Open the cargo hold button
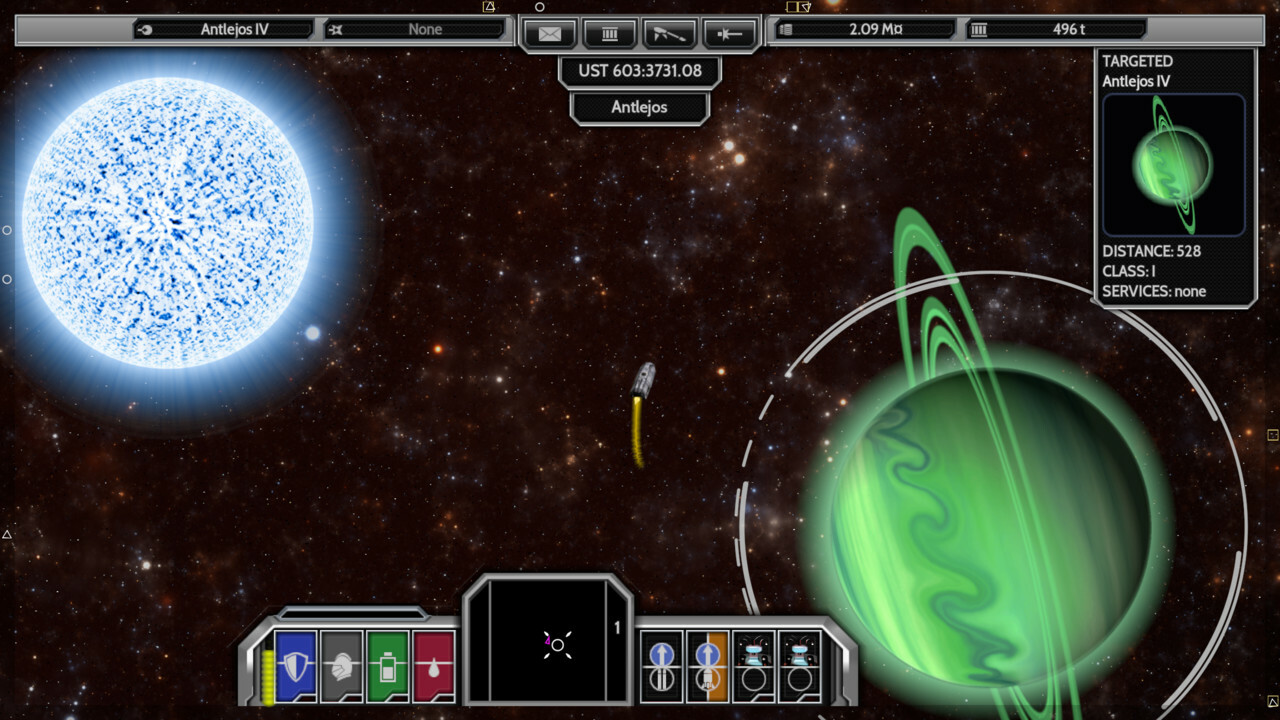 pos(609,33)
